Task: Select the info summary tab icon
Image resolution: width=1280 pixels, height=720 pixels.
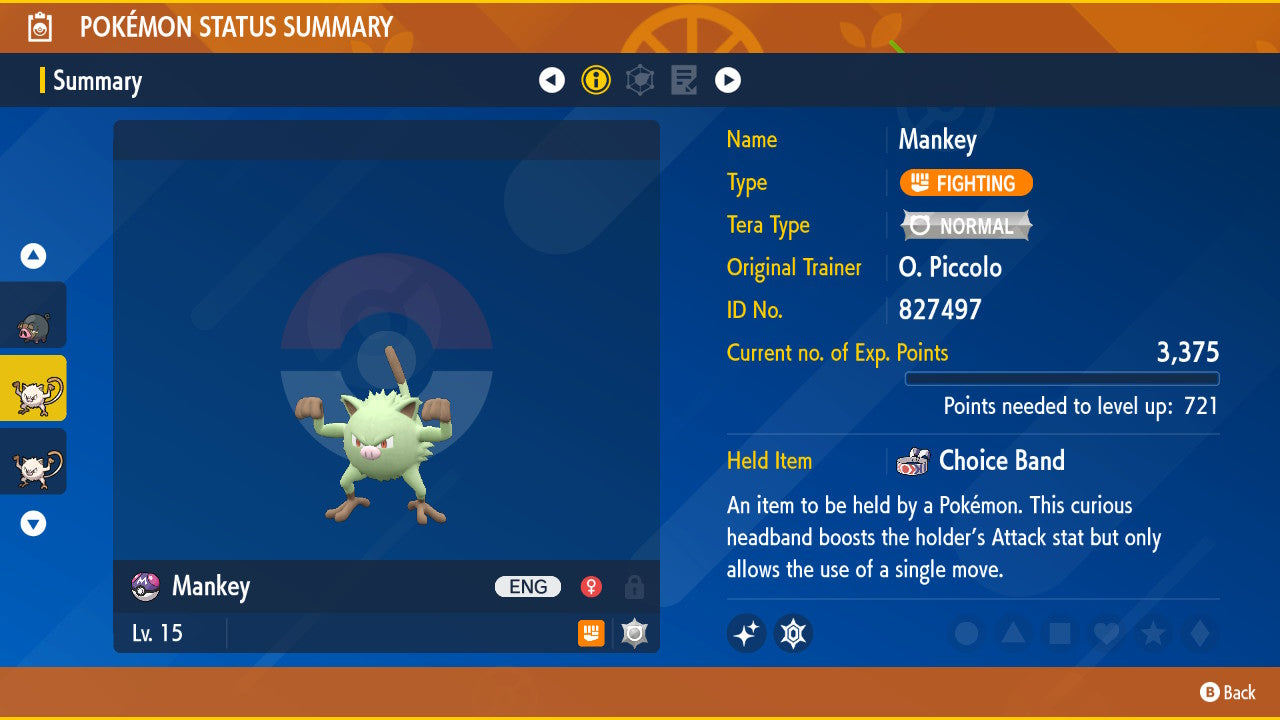Action: tap(596, 80)
